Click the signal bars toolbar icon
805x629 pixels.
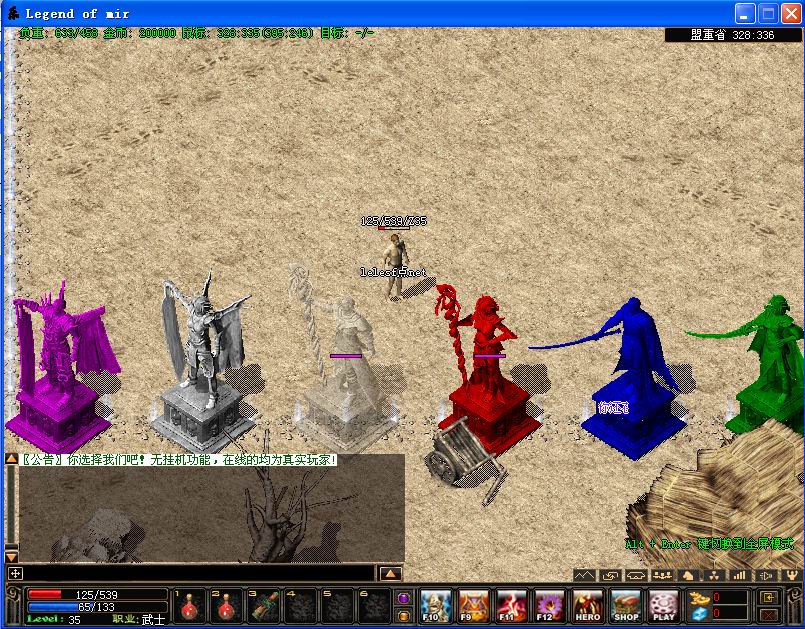click(739, 576)
